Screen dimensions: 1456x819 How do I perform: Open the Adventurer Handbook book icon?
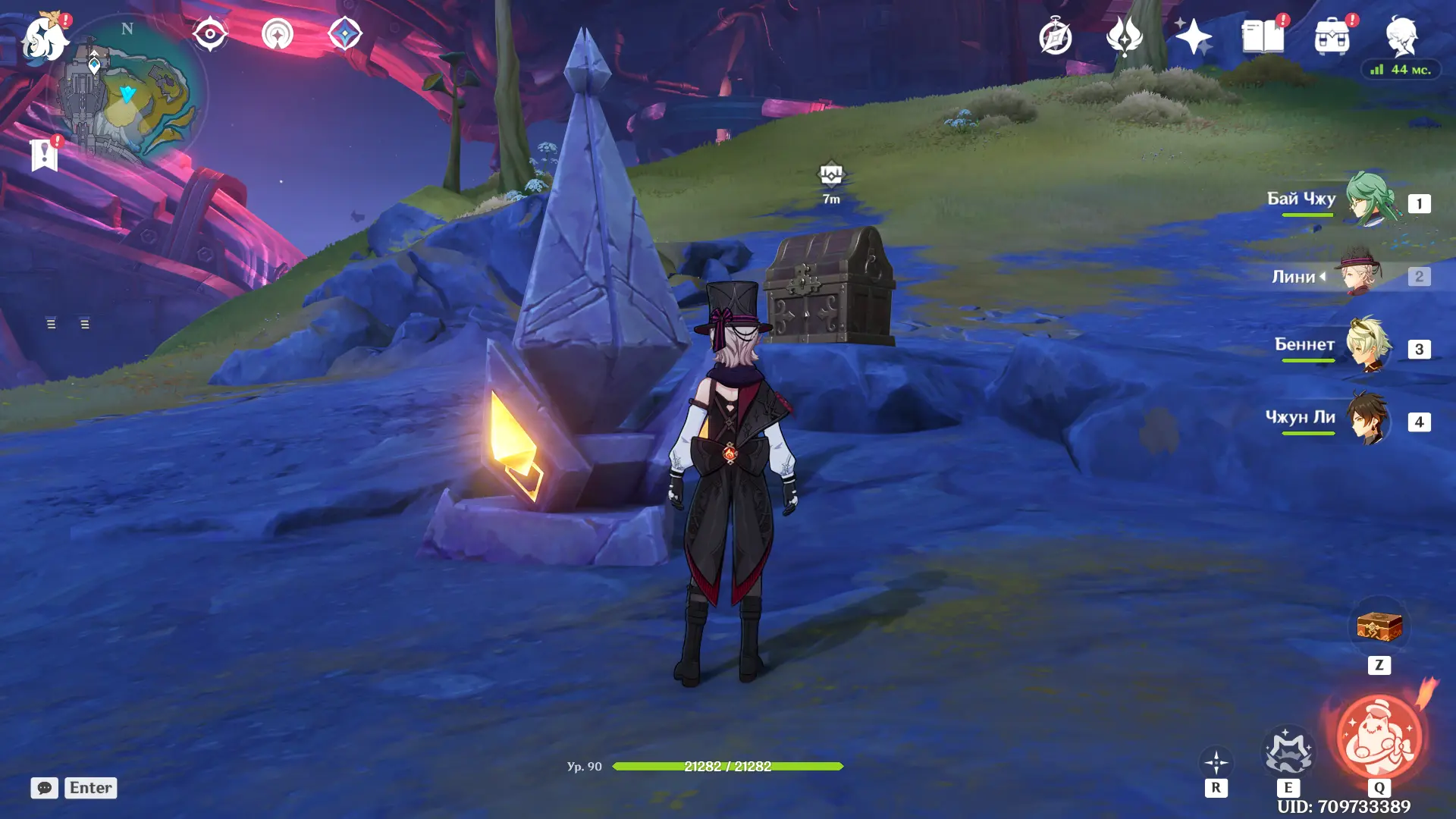[1263, 37]
